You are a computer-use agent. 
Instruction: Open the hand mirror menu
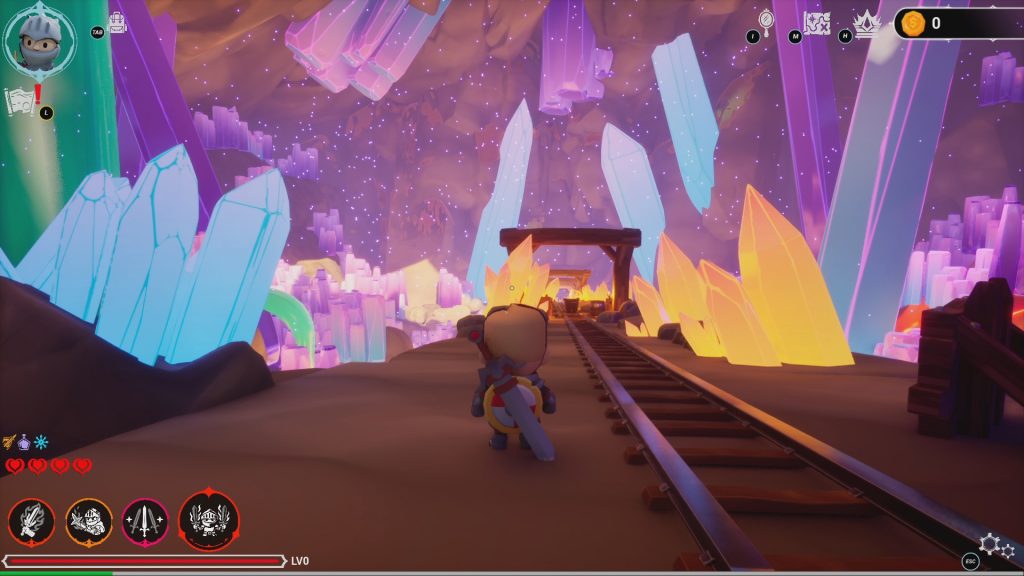pyautogui.click(x=767, y=20)
